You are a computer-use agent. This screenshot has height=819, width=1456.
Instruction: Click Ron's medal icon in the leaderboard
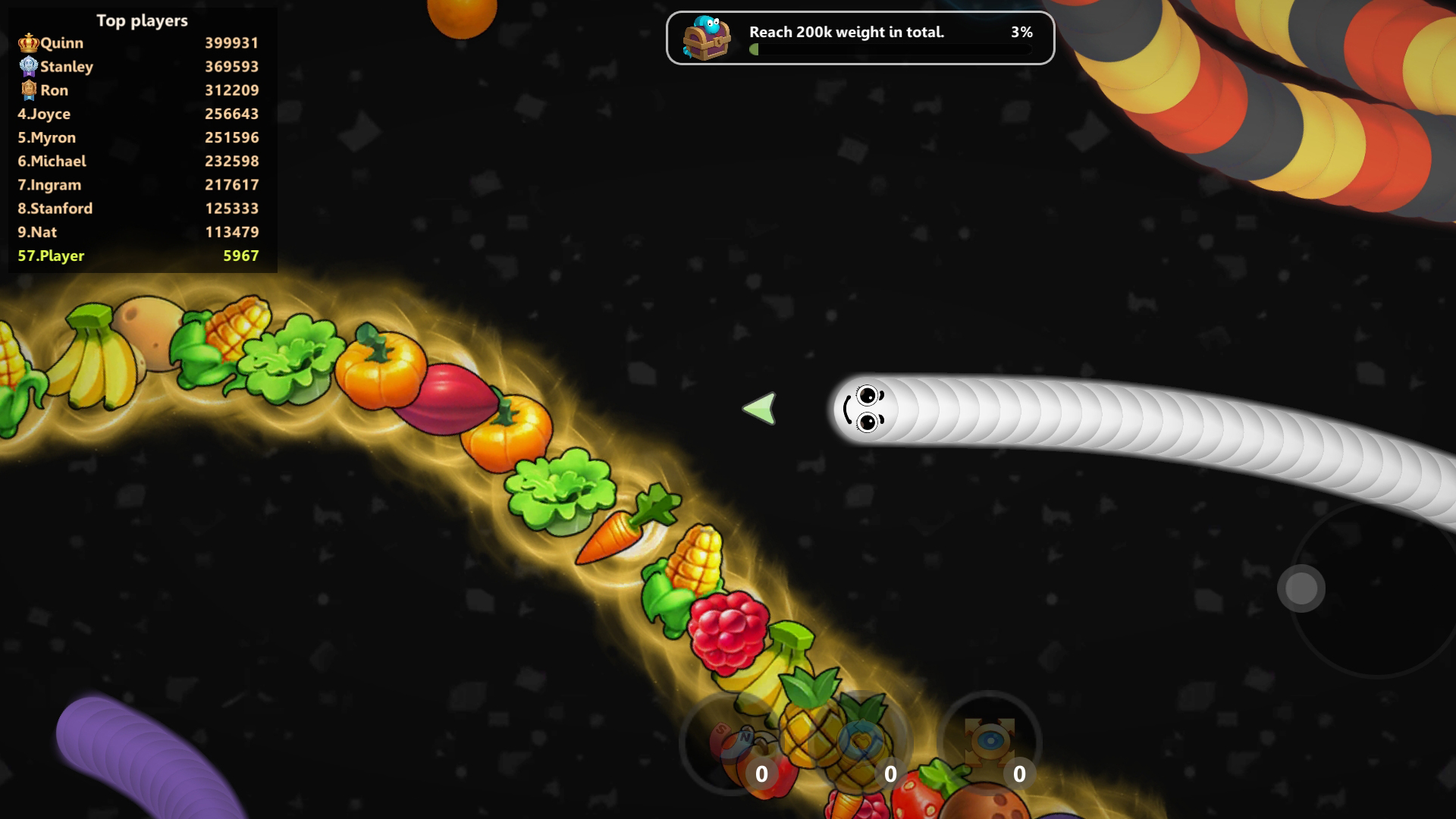(x=28, y=89)
